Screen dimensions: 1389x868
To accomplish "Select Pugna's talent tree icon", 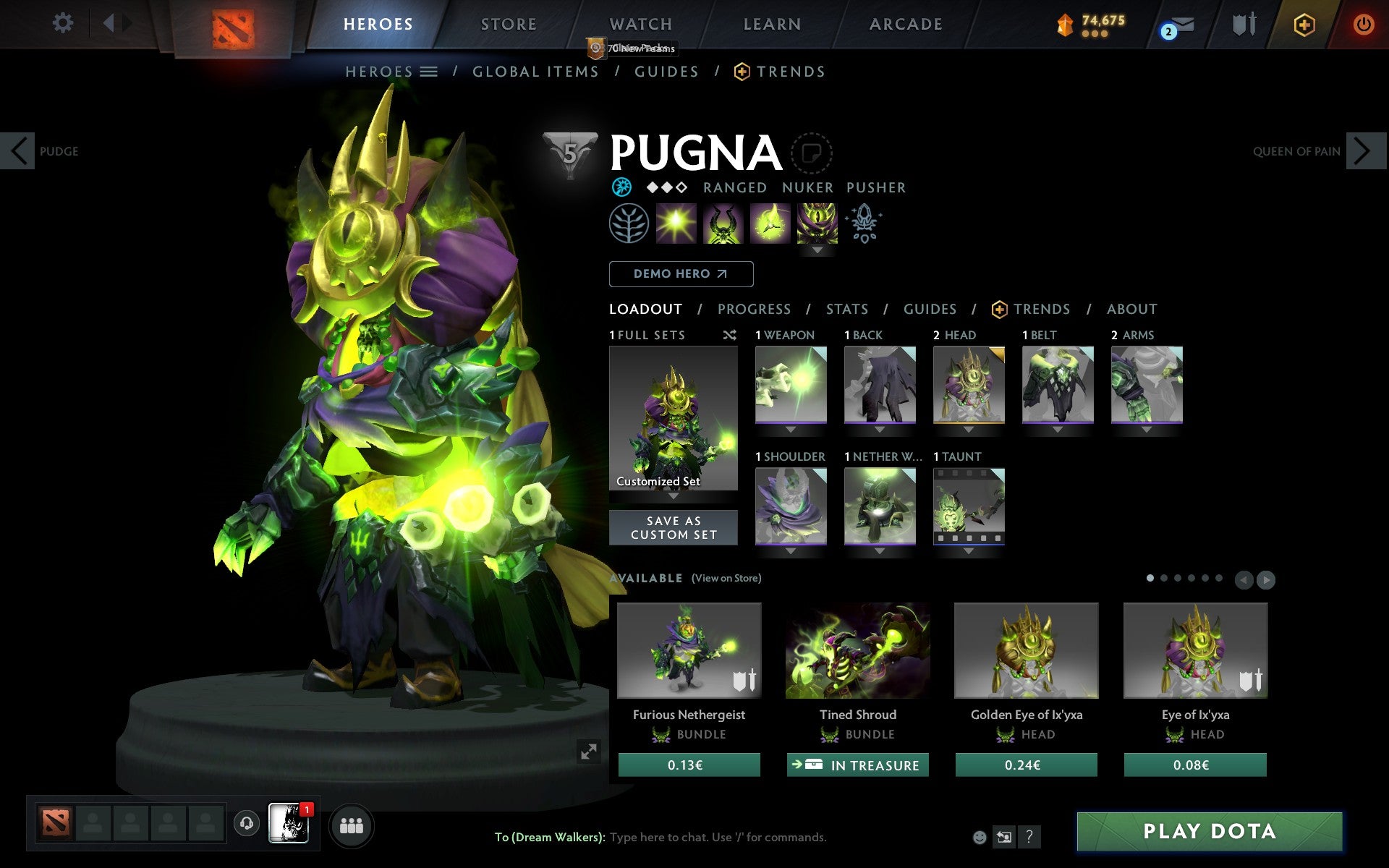I will pos(629,223).
